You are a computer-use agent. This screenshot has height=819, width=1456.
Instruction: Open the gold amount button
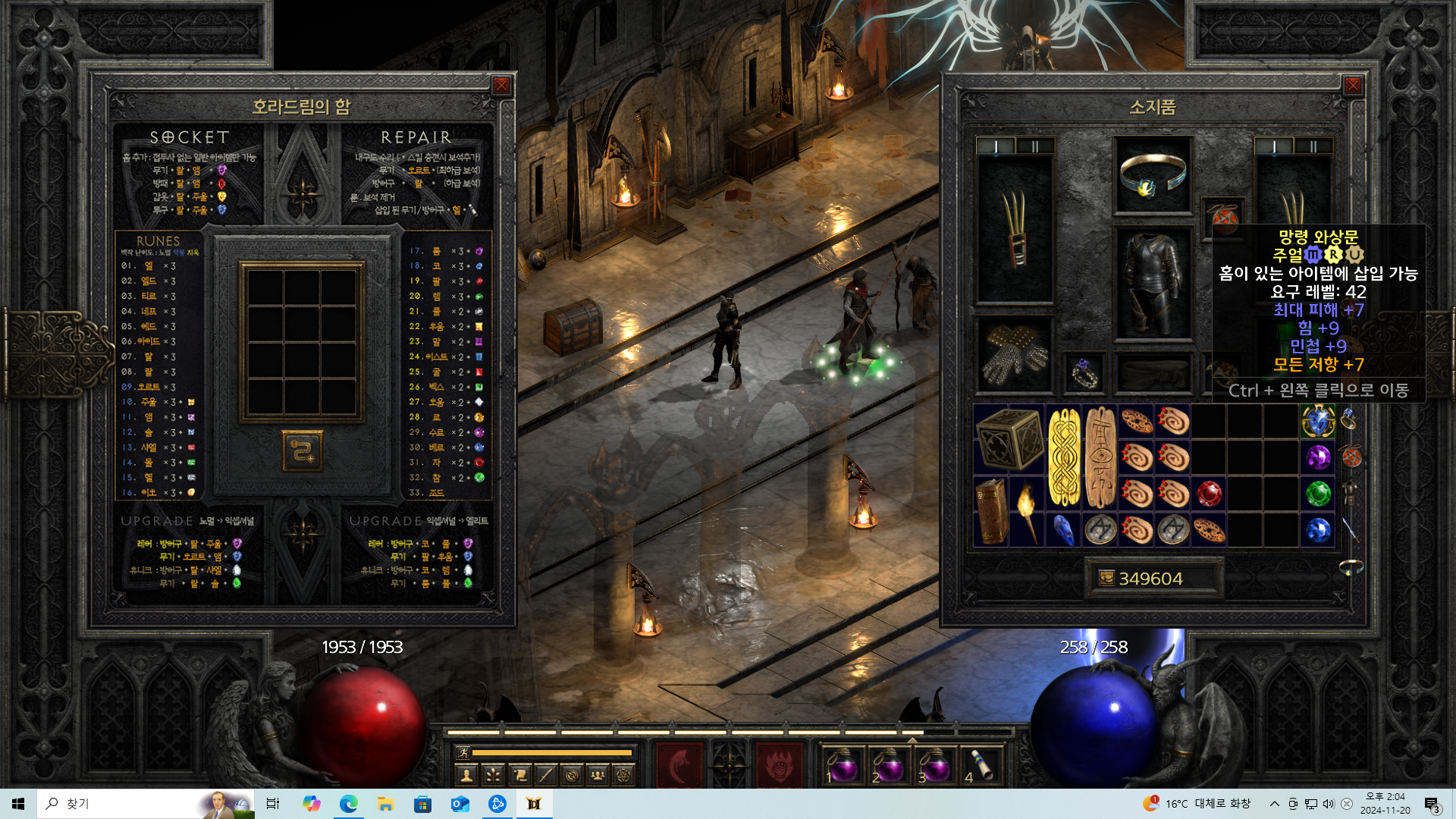(x=1106, y=579)
